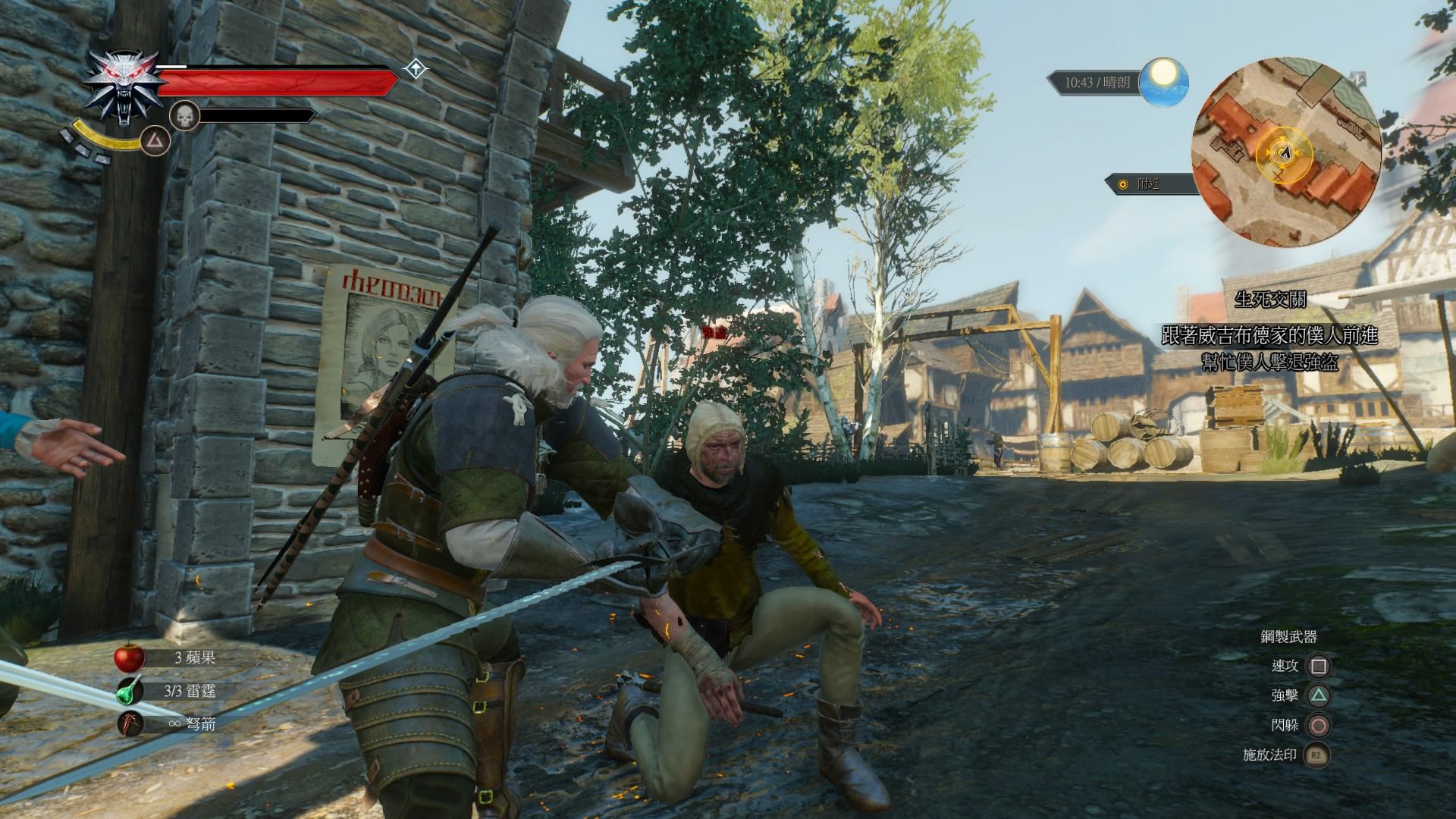Click the circular minimap
1456x819 pixels.
(x=1285, y=152)
